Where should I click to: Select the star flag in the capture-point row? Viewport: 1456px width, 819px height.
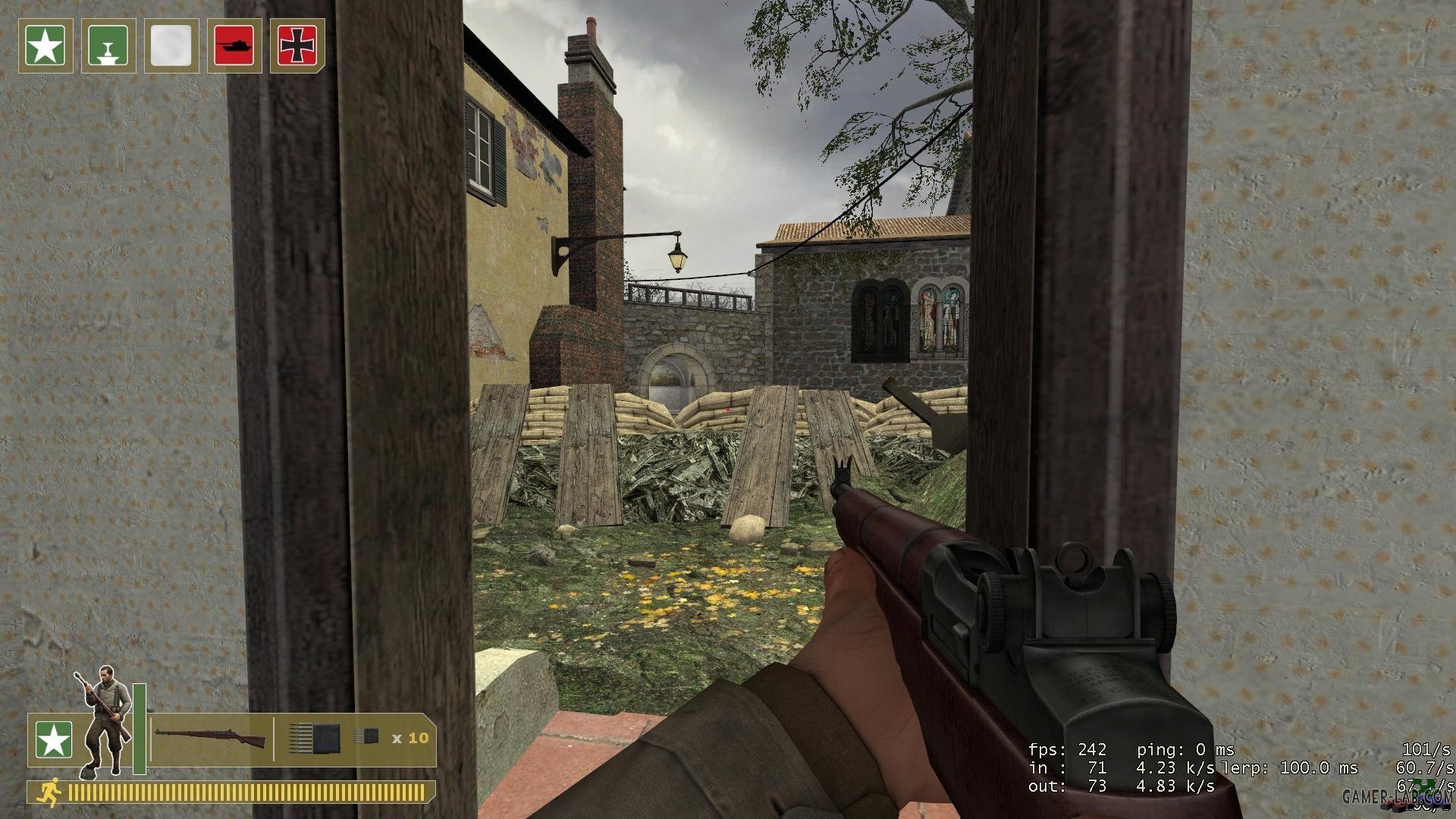pos(45,46)
